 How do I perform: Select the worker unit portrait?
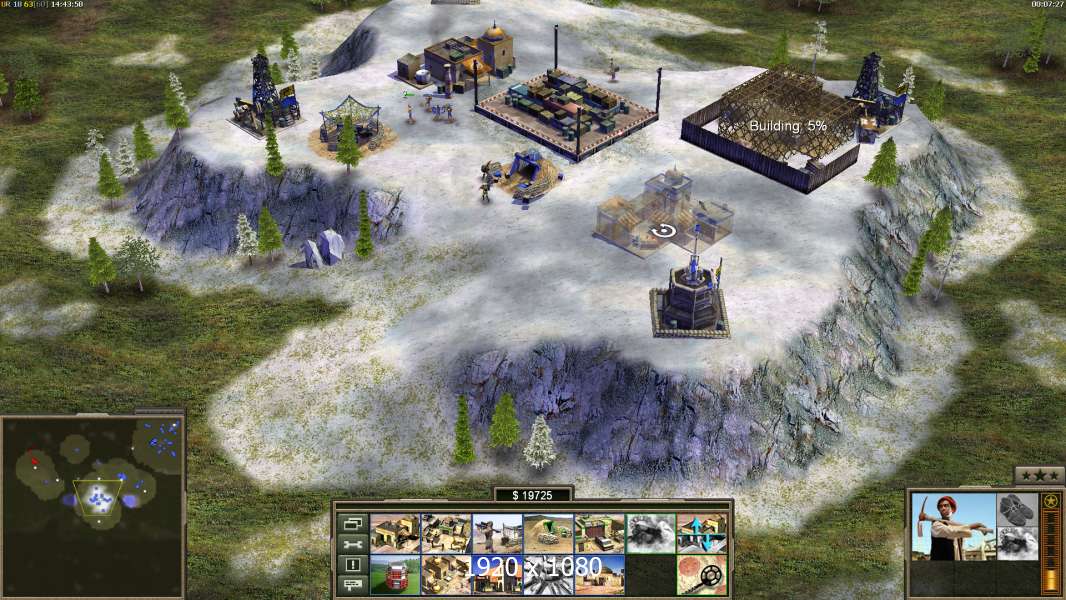click(953, 526)
